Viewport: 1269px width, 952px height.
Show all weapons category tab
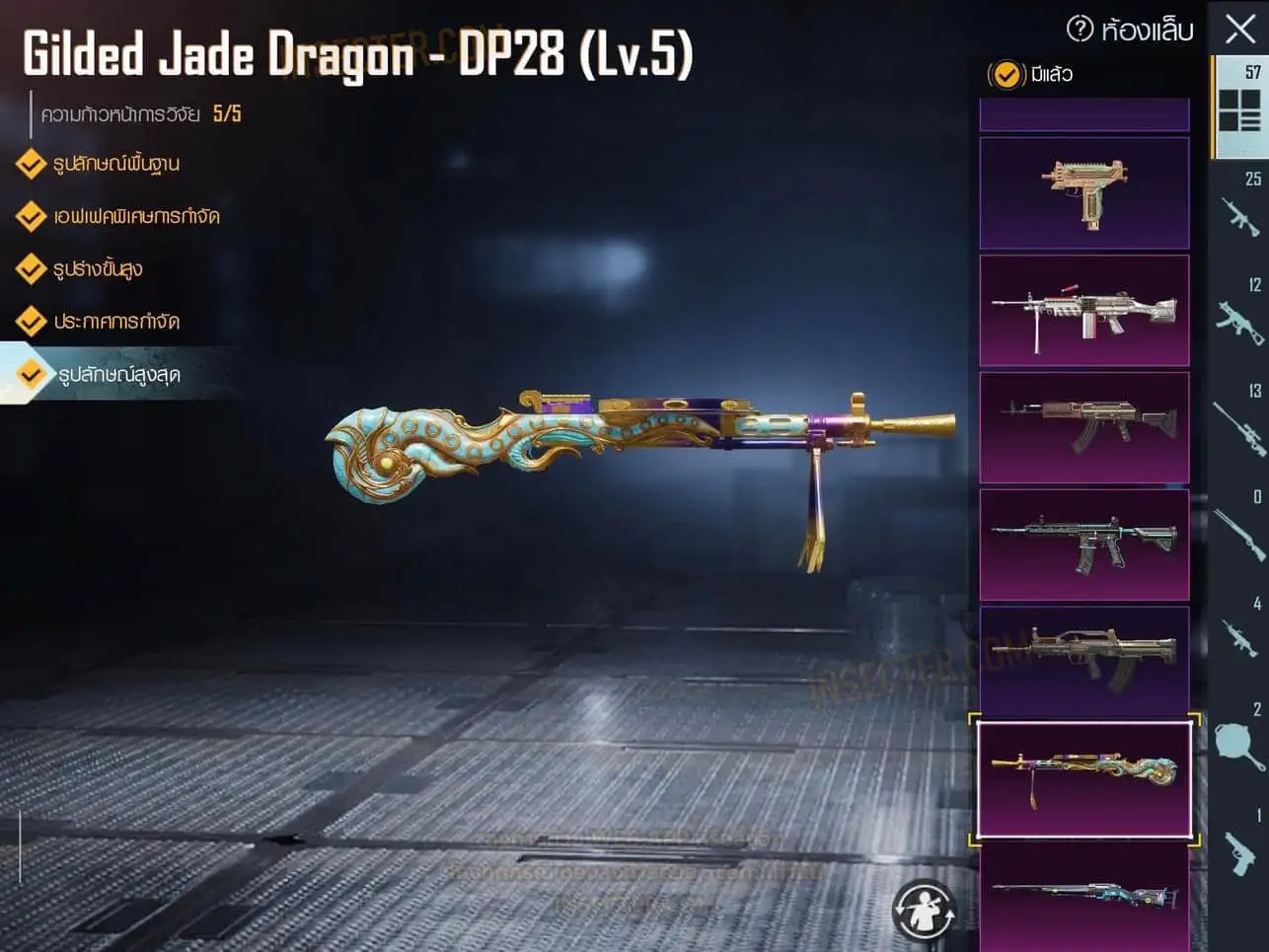click(1239, 107)
